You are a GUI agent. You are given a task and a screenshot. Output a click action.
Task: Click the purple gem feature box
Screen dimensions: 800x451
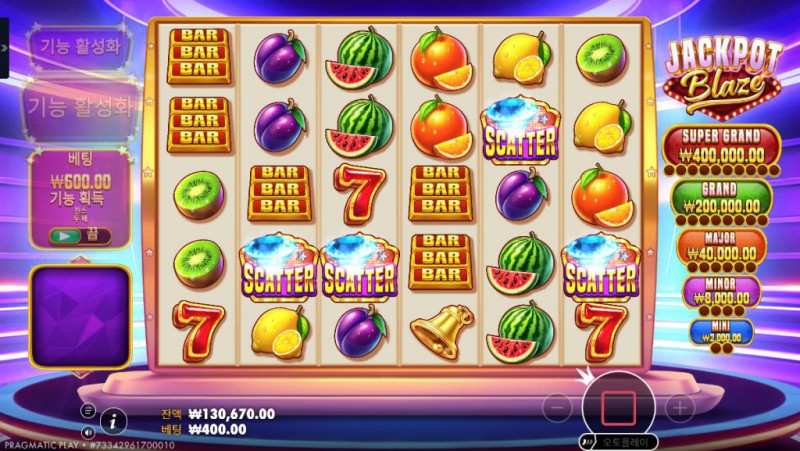pos(80,316)
